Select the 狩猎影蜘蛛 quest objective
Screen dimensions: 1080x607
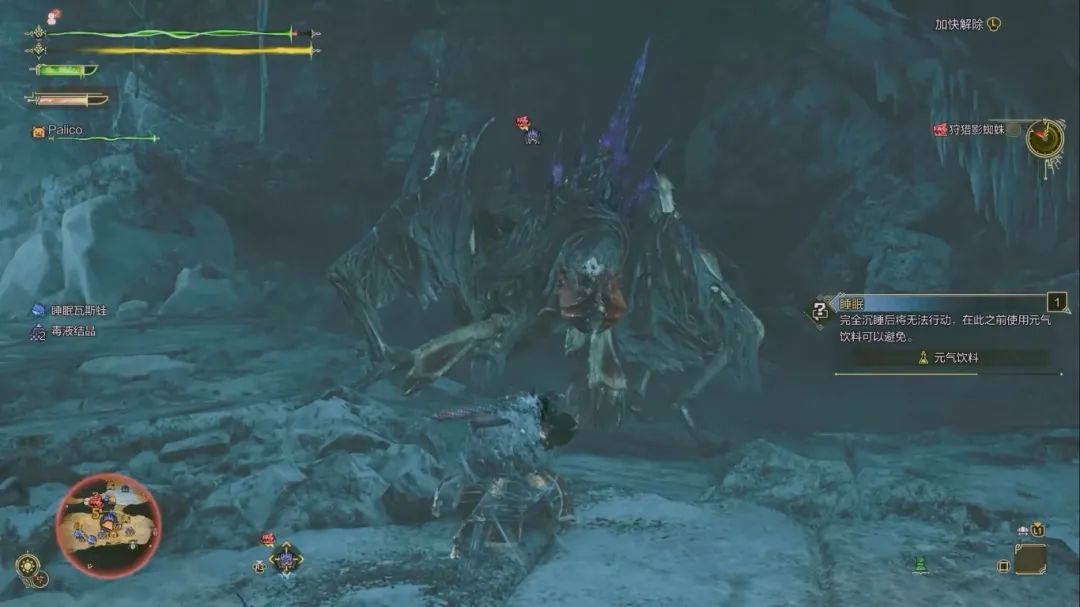975,130
